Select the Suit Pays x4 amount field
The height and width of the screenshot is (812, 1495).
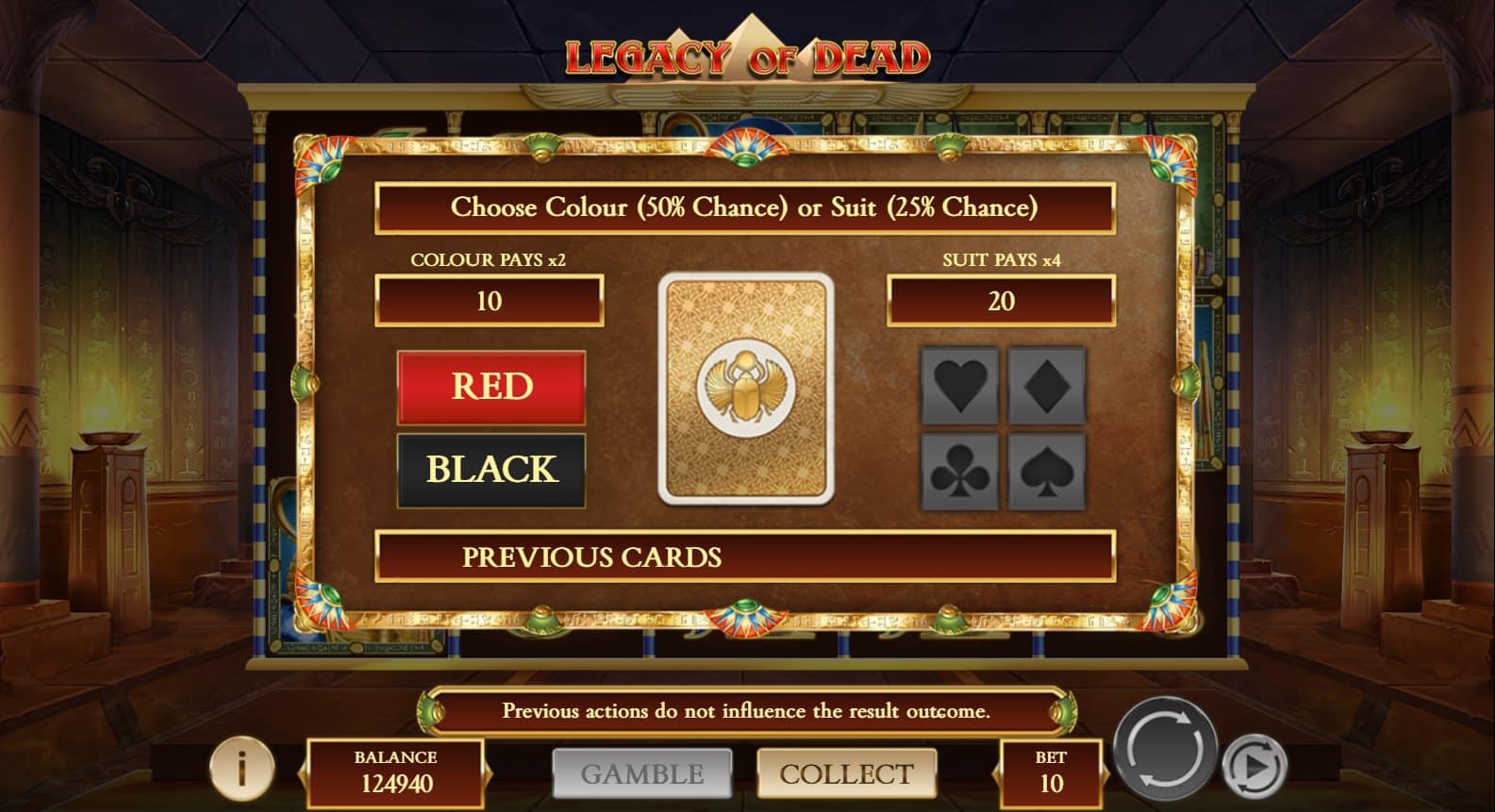tap(1003, 302)
